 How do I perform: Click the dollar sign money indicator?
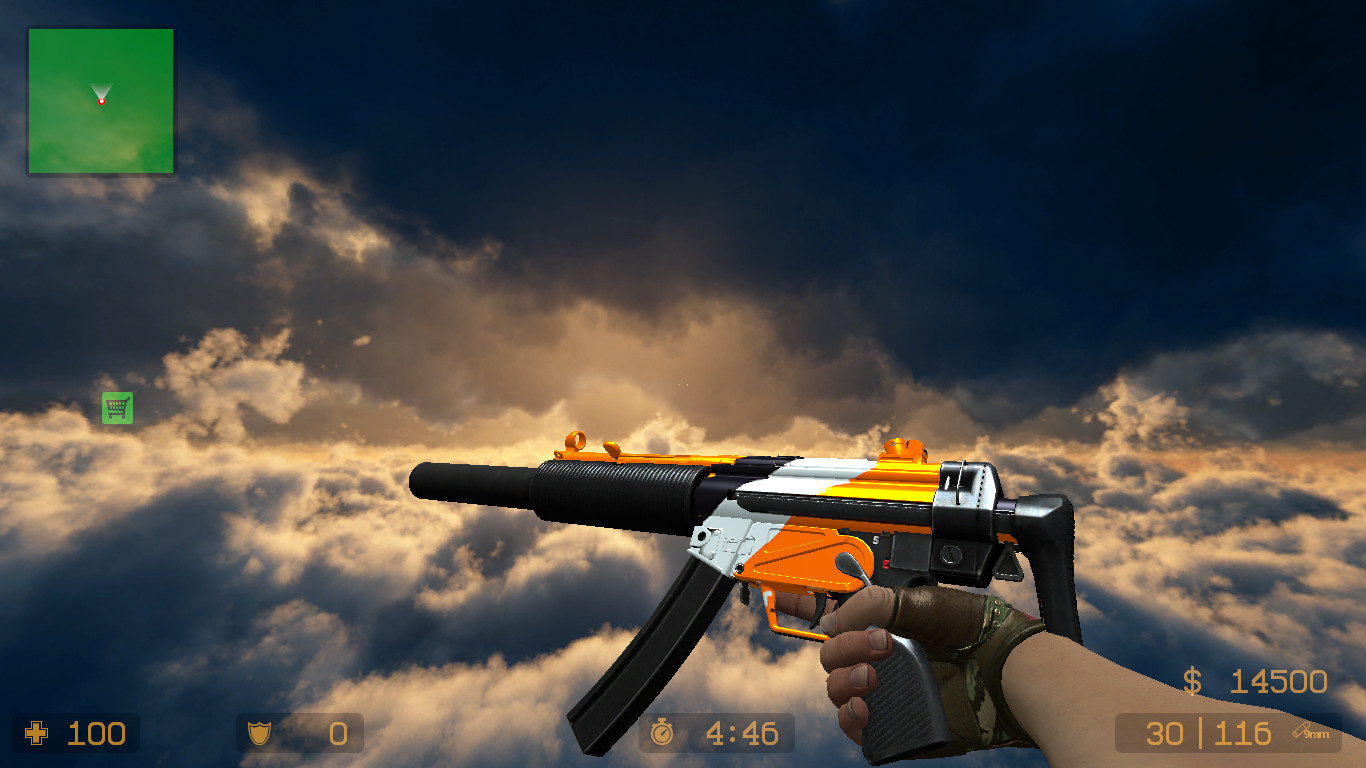coord(1190,683)
